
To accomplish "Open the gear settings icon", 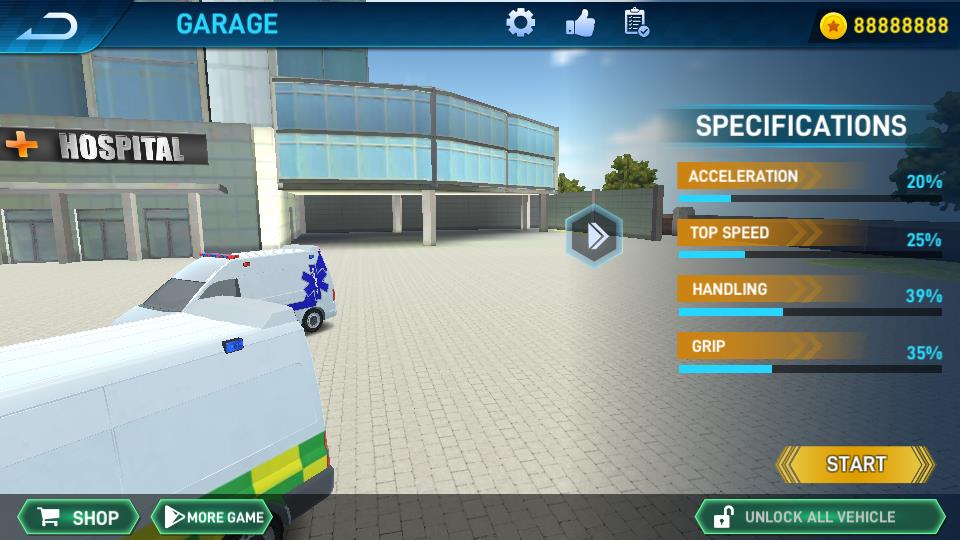I will tap(520, 23).
